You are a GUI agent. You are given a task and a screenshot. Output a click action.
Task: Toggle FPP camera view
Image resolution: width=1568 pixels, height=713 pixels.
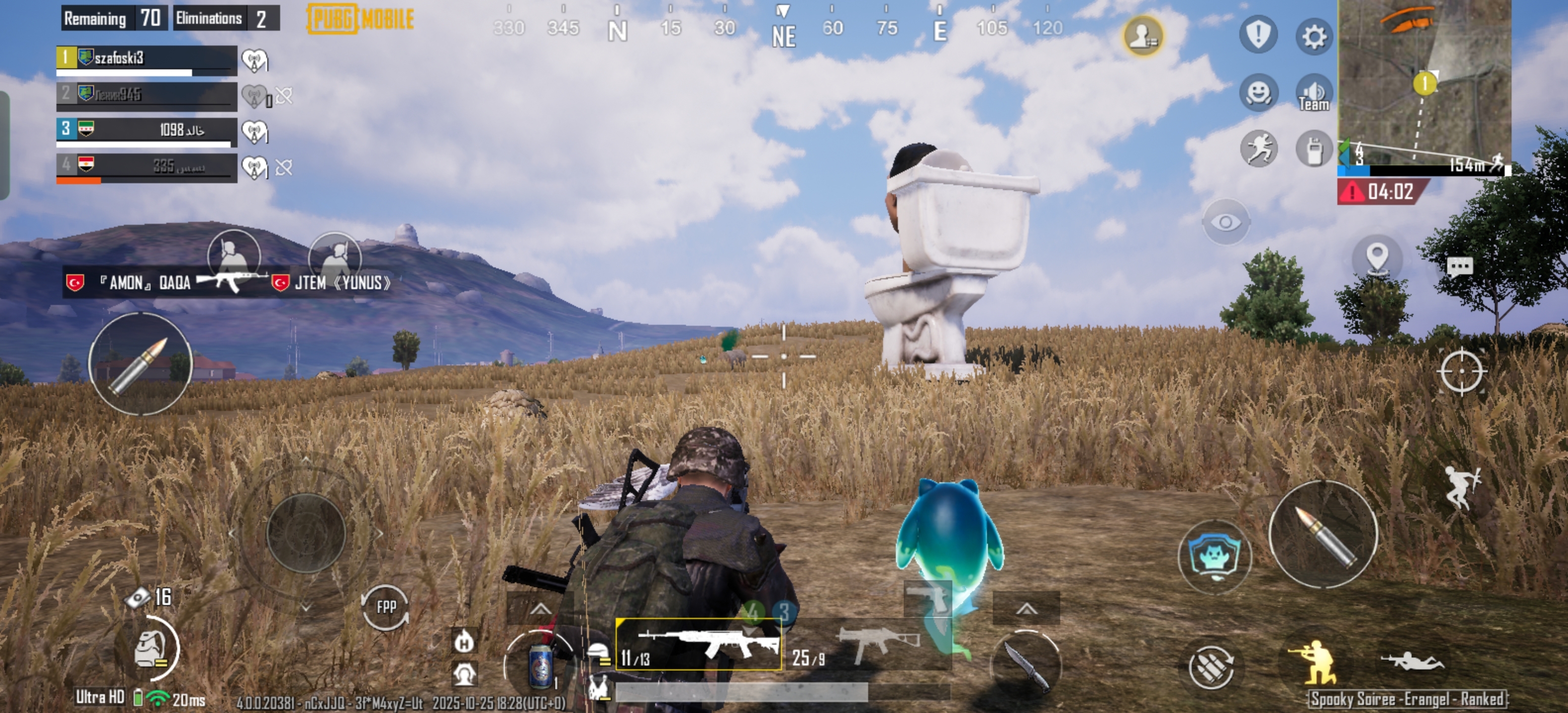pyautogui.click(x=386, y=607)
